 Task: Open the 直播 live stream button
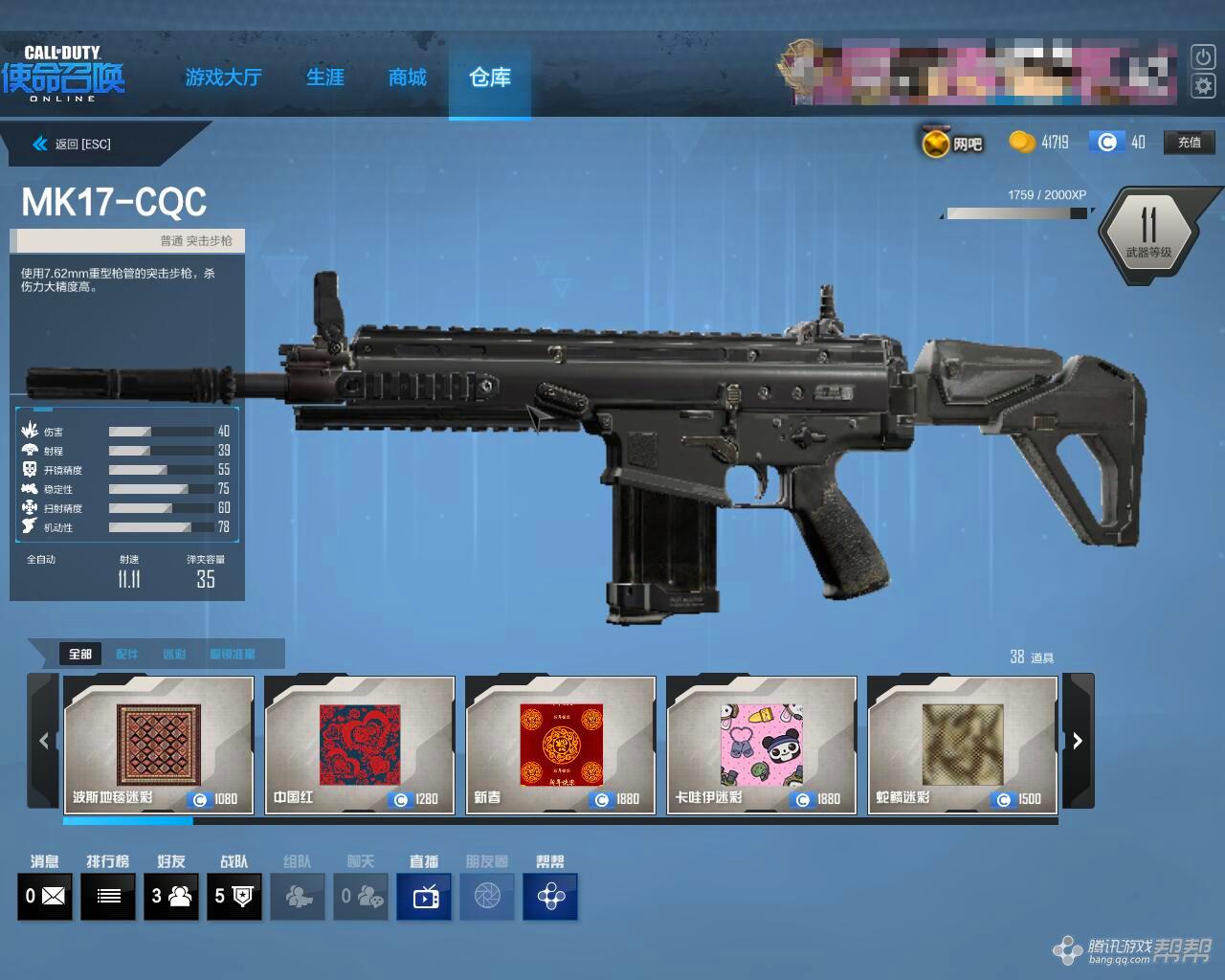point(425,897)
